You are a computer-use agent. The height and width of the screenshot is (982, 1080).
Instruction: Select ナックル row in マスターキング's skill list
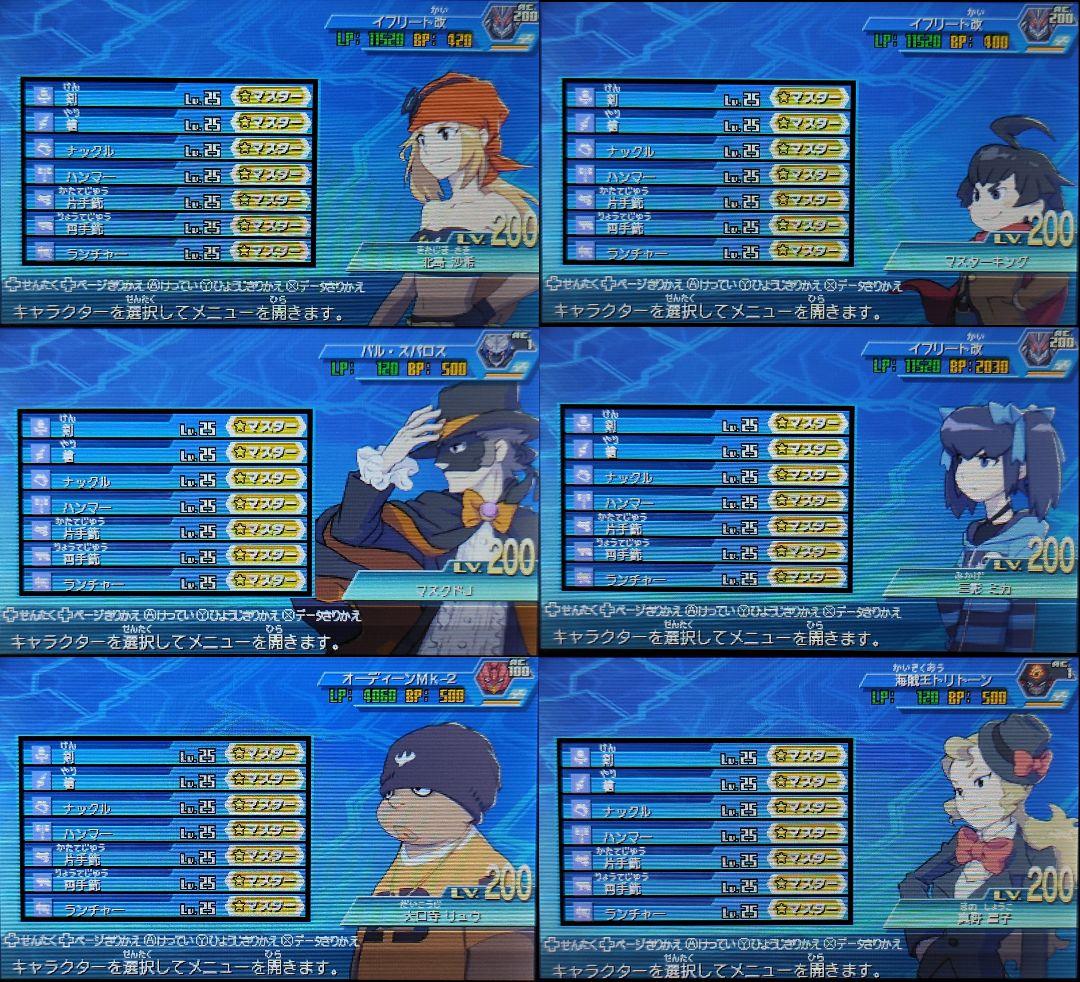[x=708, y=150]
